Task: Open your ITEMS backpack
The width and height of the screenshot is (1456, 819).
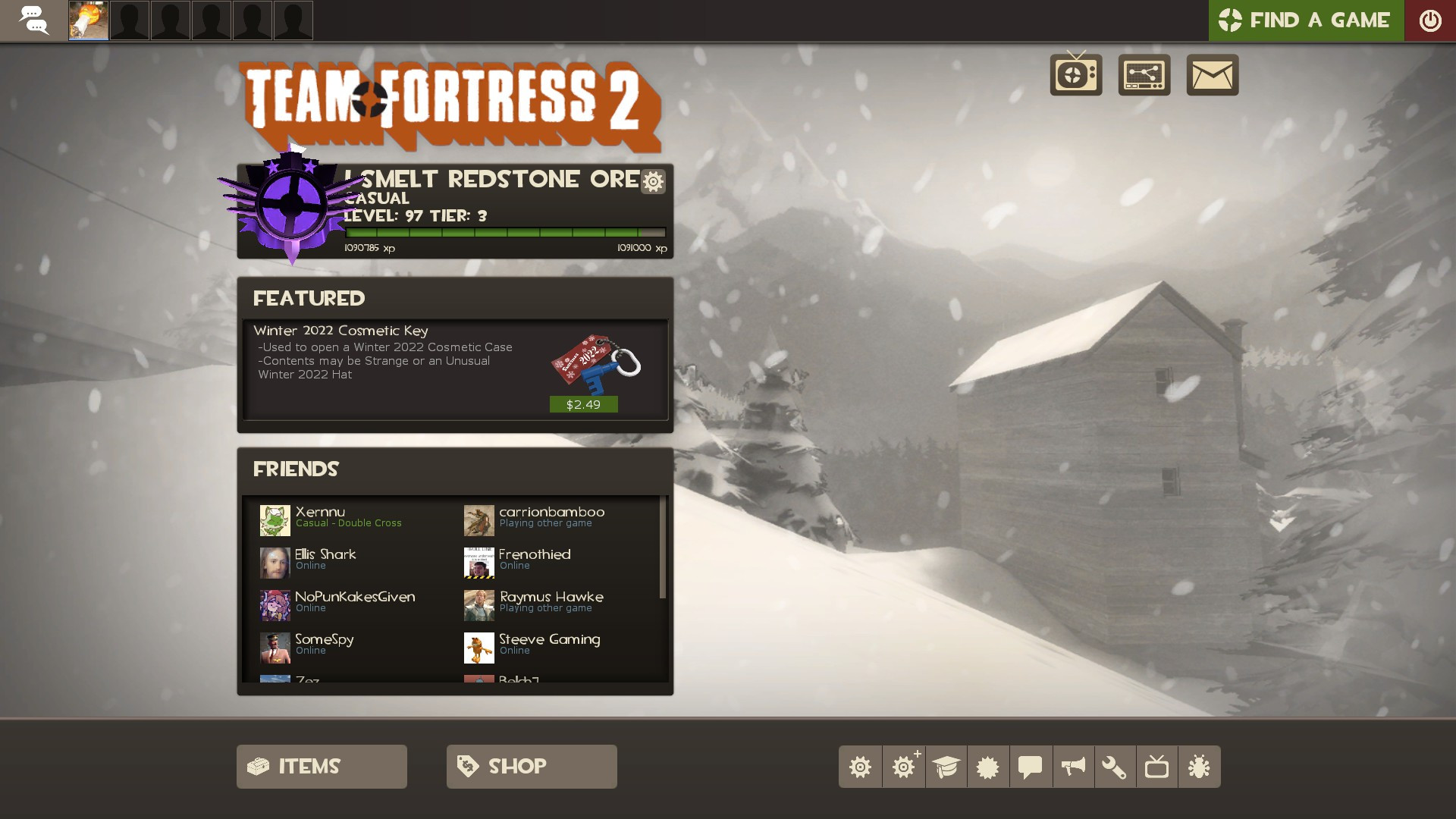Action: tap(321, 766)
